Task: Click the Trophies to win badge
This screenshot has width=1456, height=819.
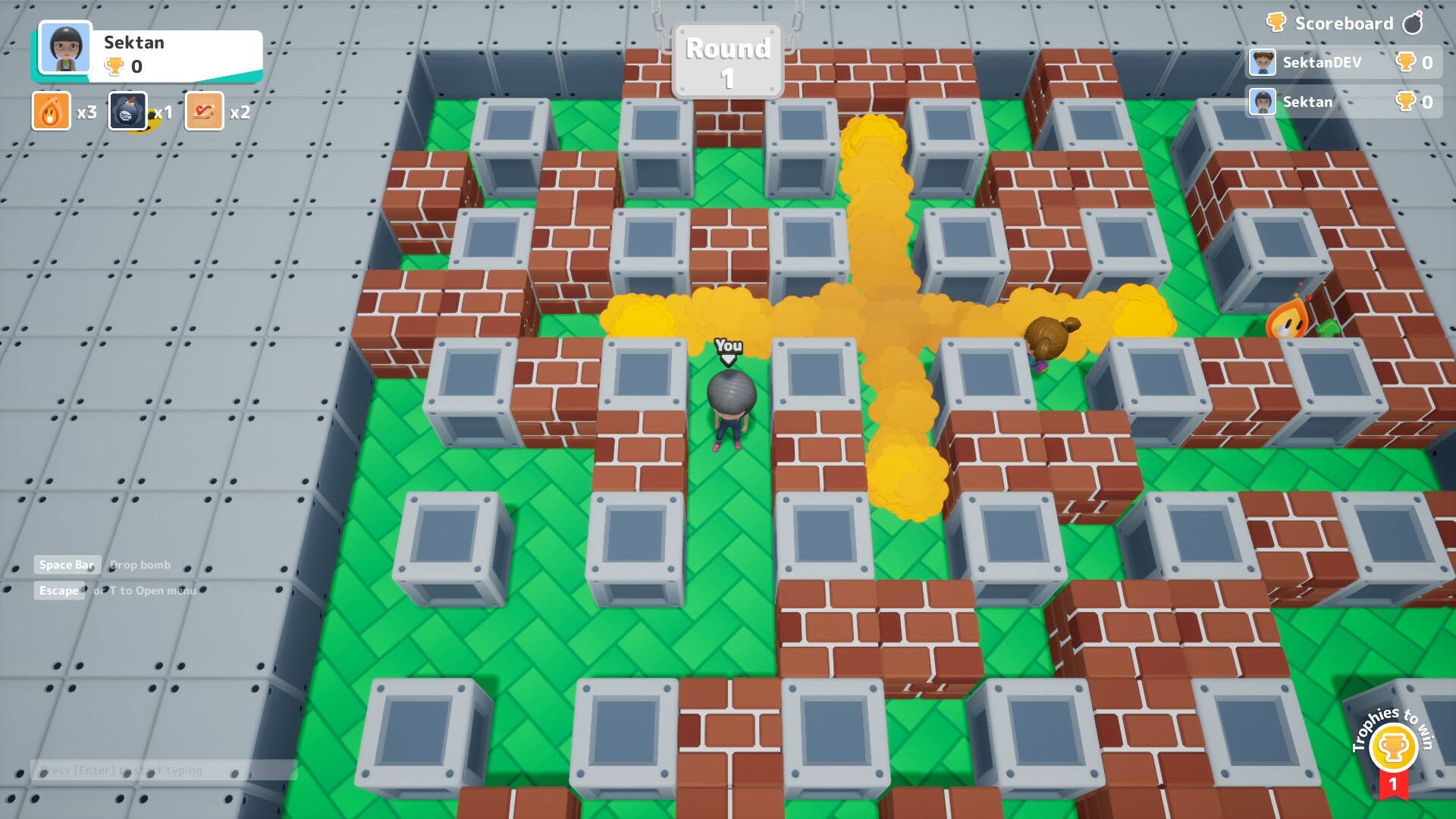Action: coord(1393,745)
